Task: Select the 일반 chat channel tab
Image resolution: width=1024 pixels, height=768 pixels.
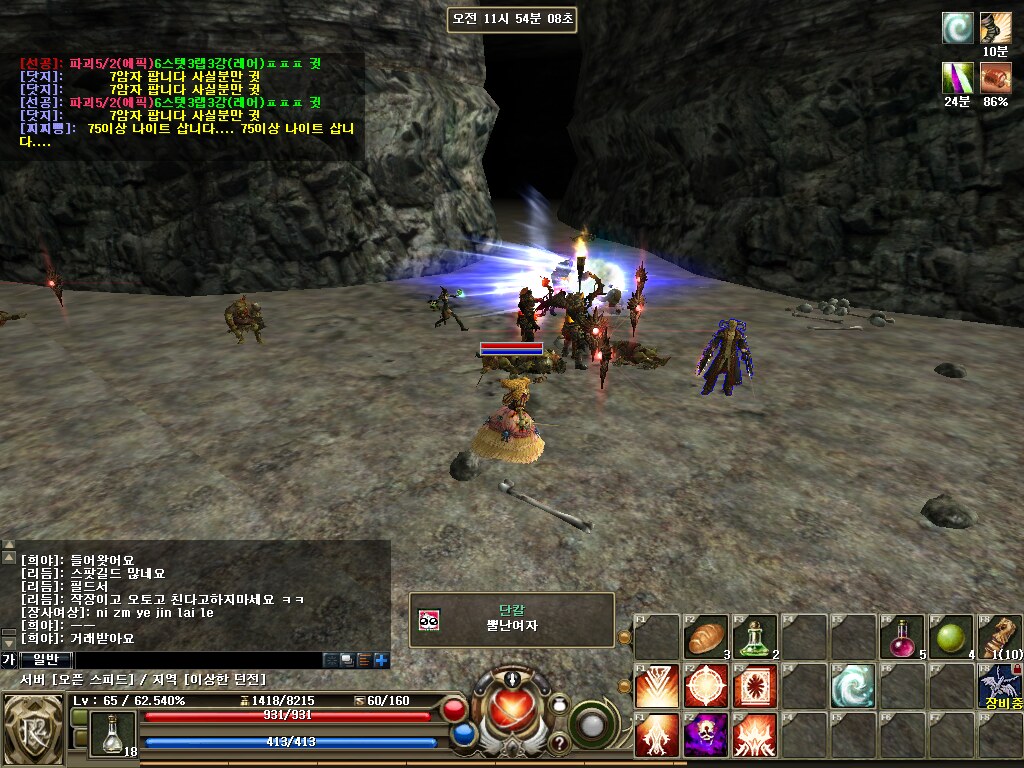Action: tap(46, 660)
